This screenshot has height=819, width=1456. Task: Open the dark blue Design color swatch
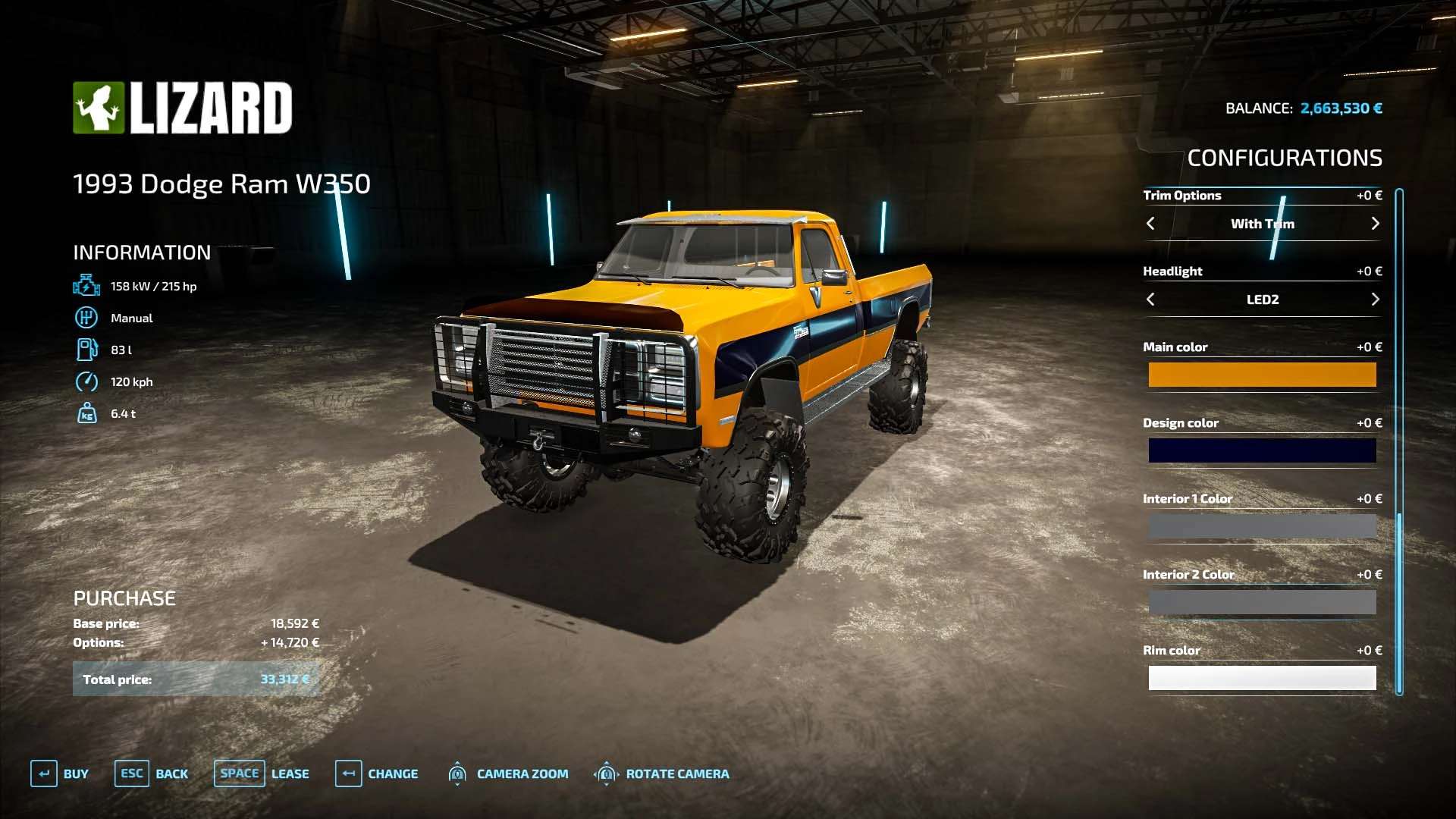(x=1262, y=450)
